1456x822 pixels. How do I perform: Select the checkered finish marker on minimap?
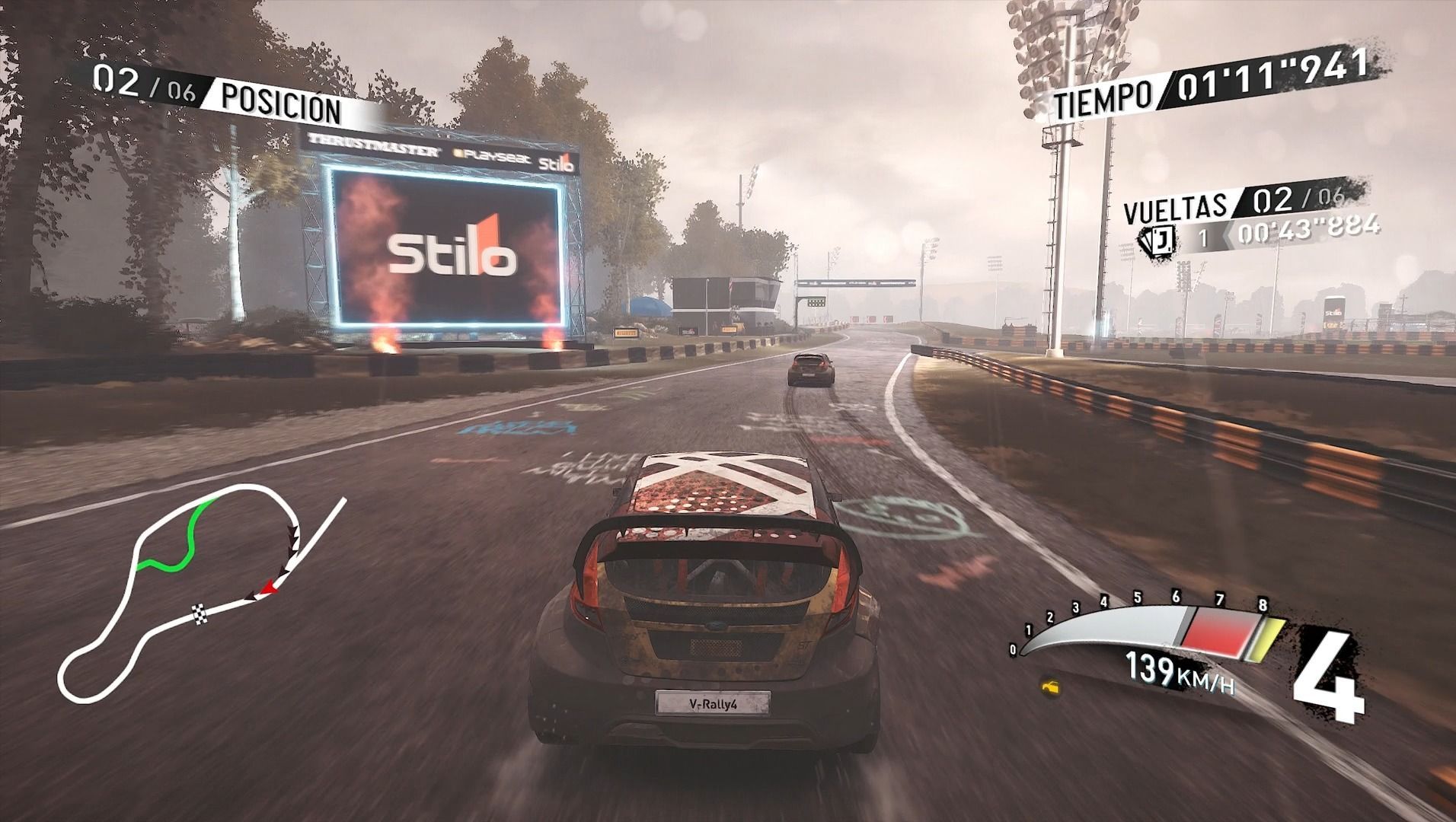point(199,611)
